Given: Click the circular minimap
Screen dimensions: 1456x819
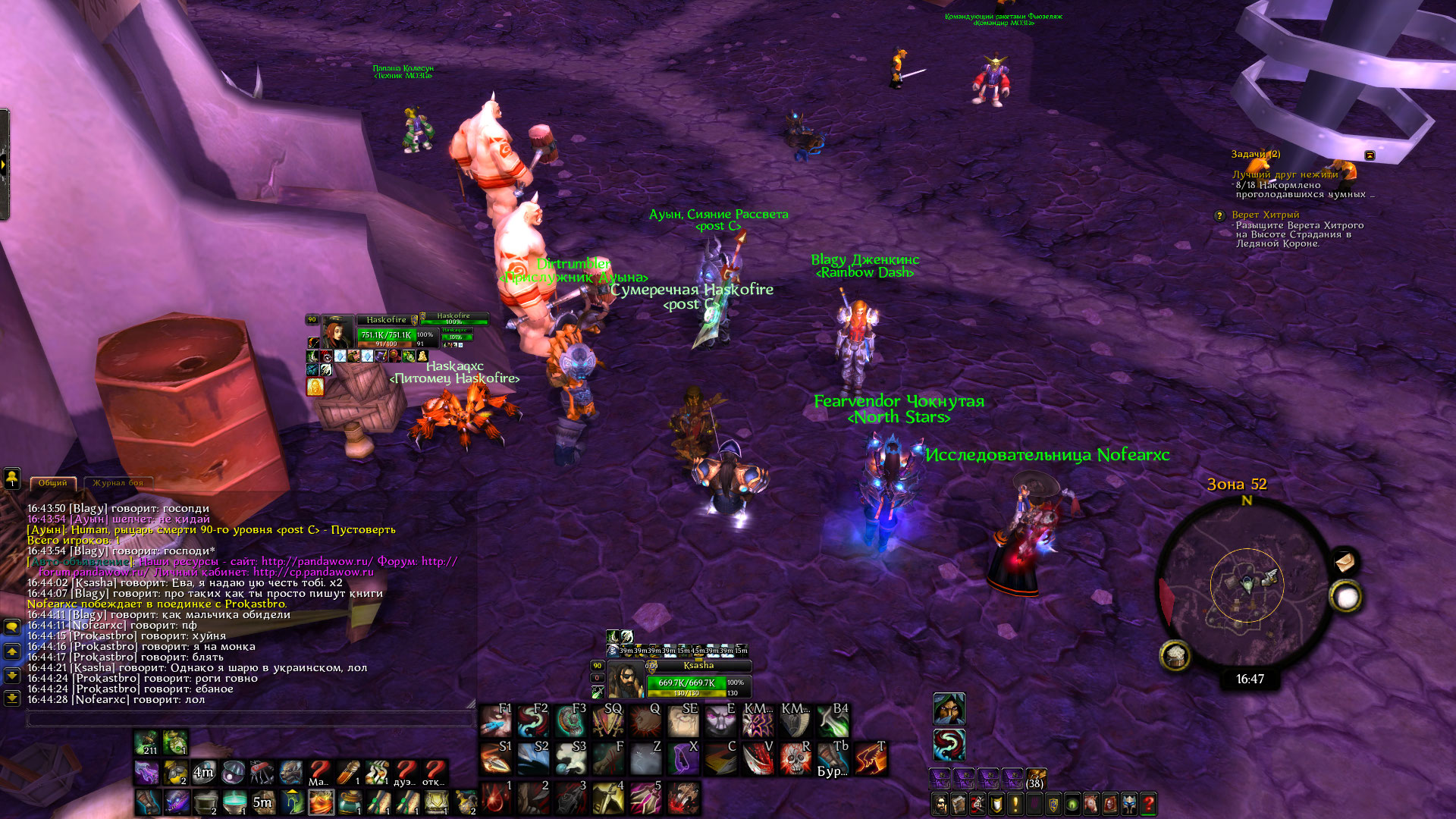Looking at the screenshot, I should [x=1247, y=585].
